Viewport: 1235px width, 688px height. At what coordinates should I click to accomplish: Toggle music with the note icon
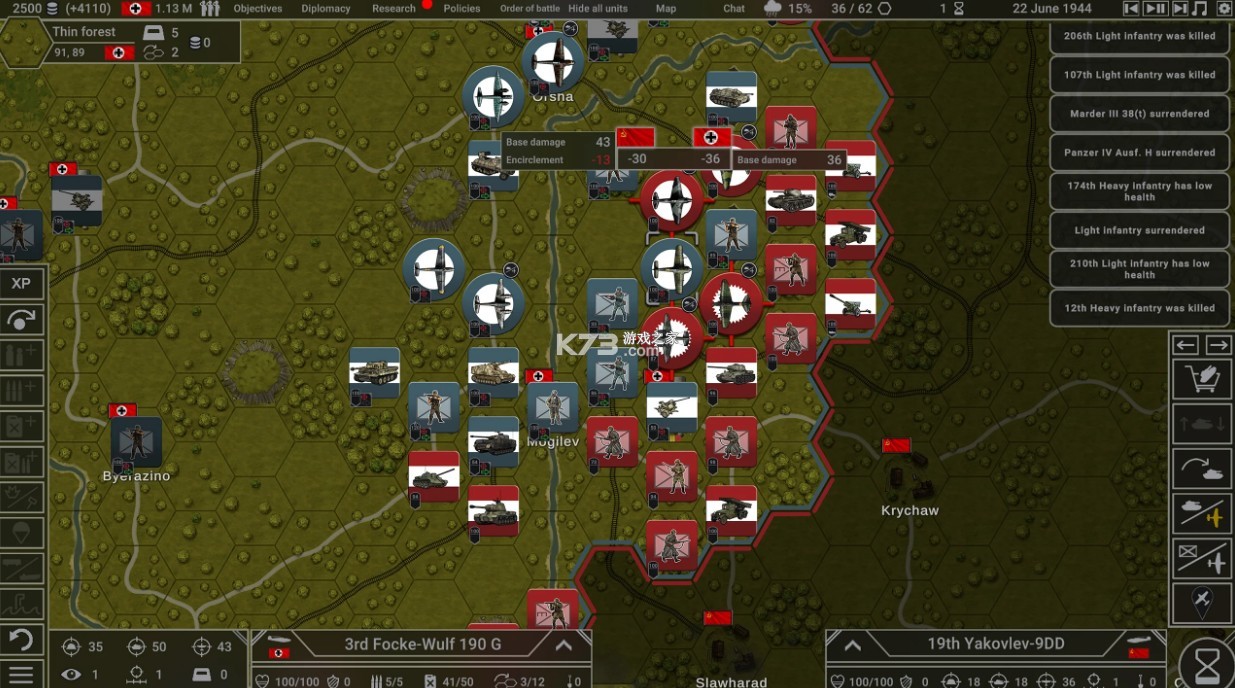point(1201,8)
